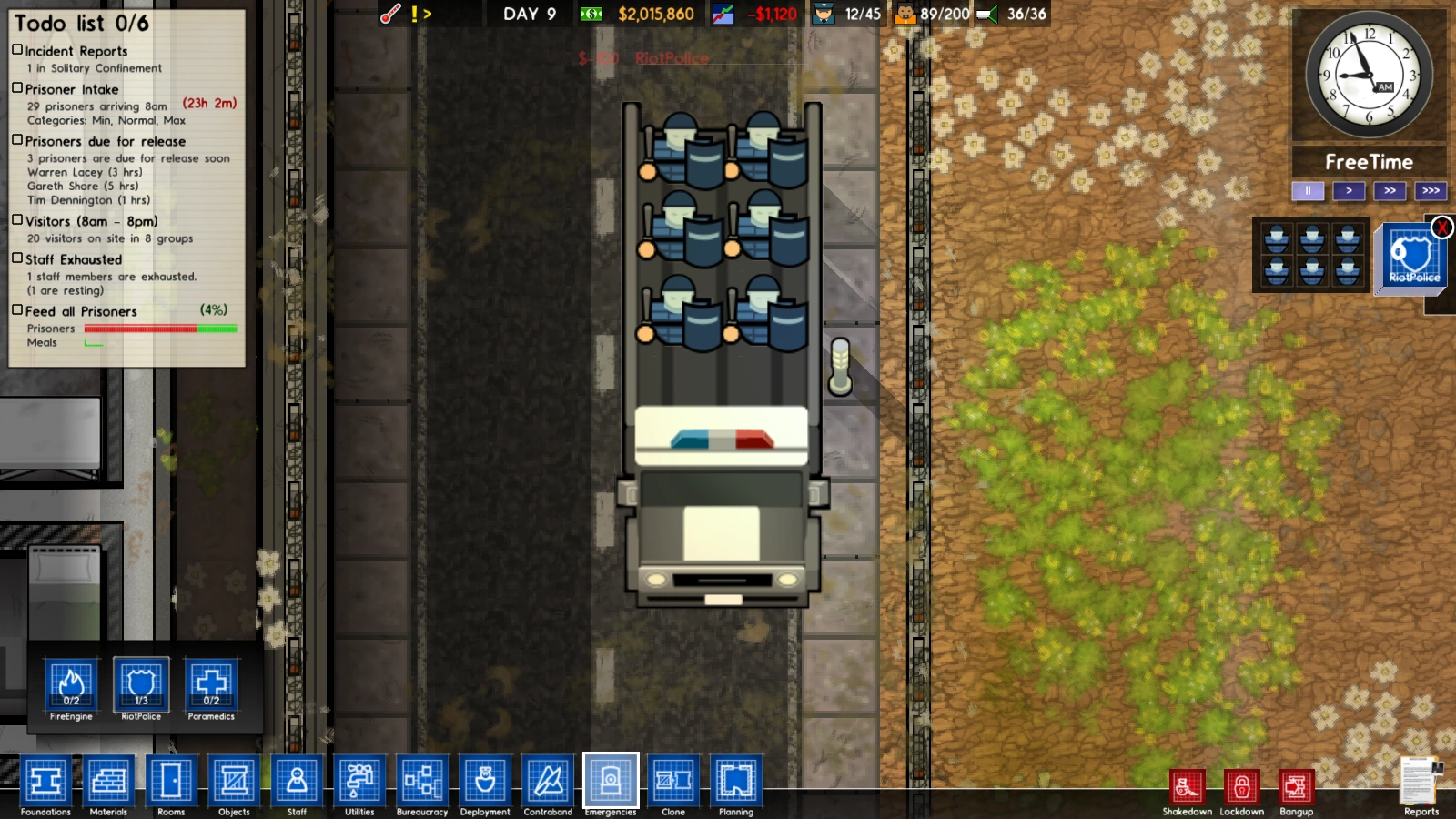Tick the Prisoner Intake checkbox
Viewport: 1456px width, 819px height.
click(15, 89)
